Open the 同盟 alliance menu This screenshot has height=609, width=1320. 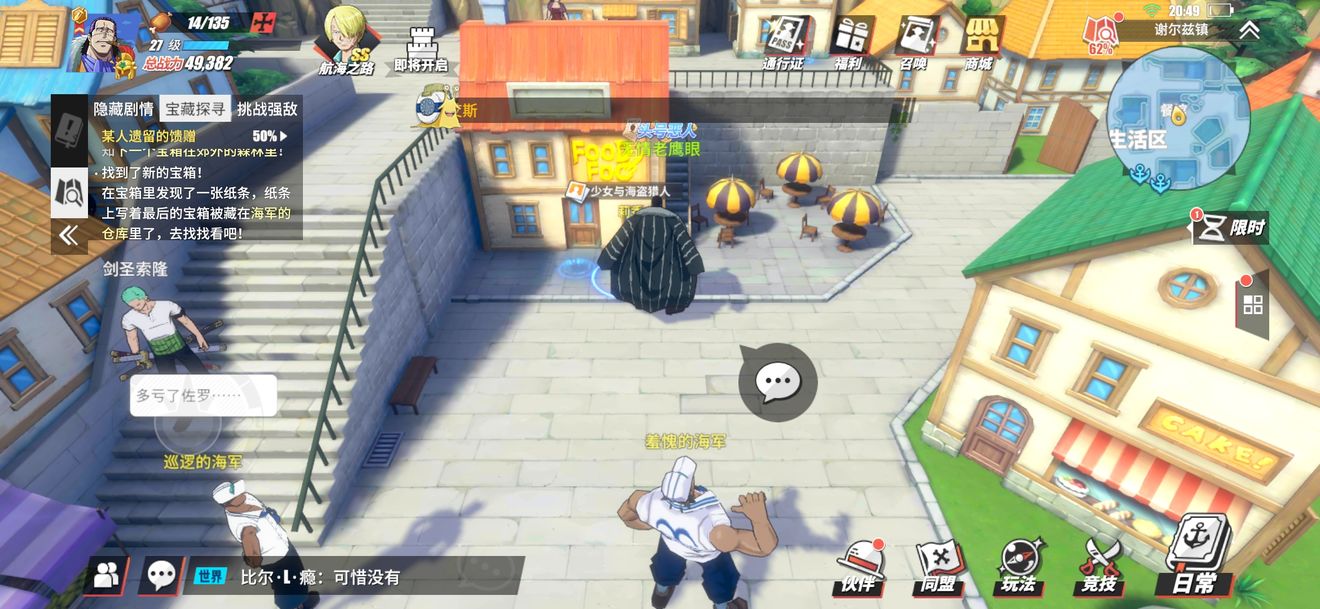point(939,567)
